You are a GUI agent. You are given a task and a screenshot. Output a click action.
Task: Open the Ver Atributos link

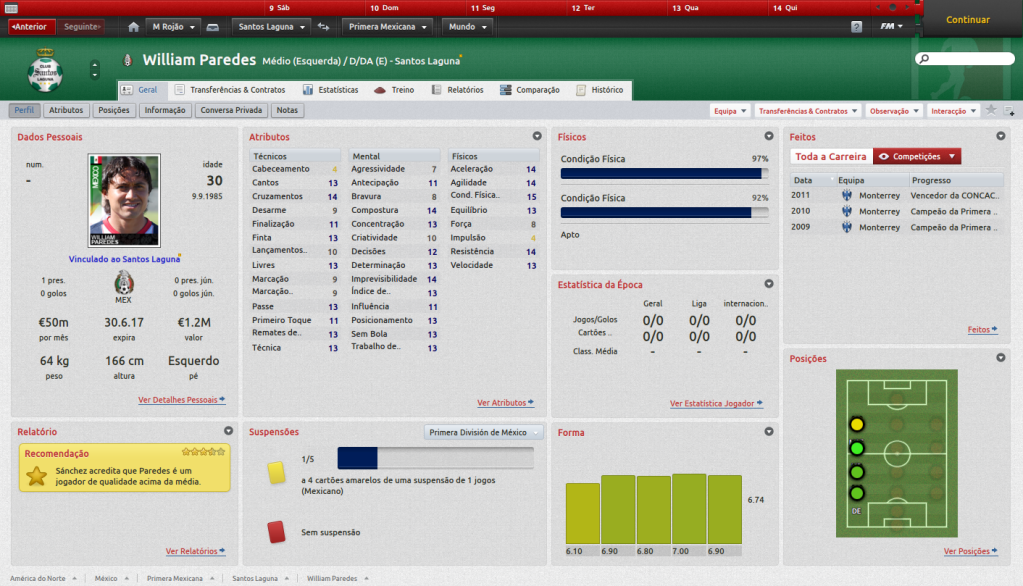tap(505, 403)
